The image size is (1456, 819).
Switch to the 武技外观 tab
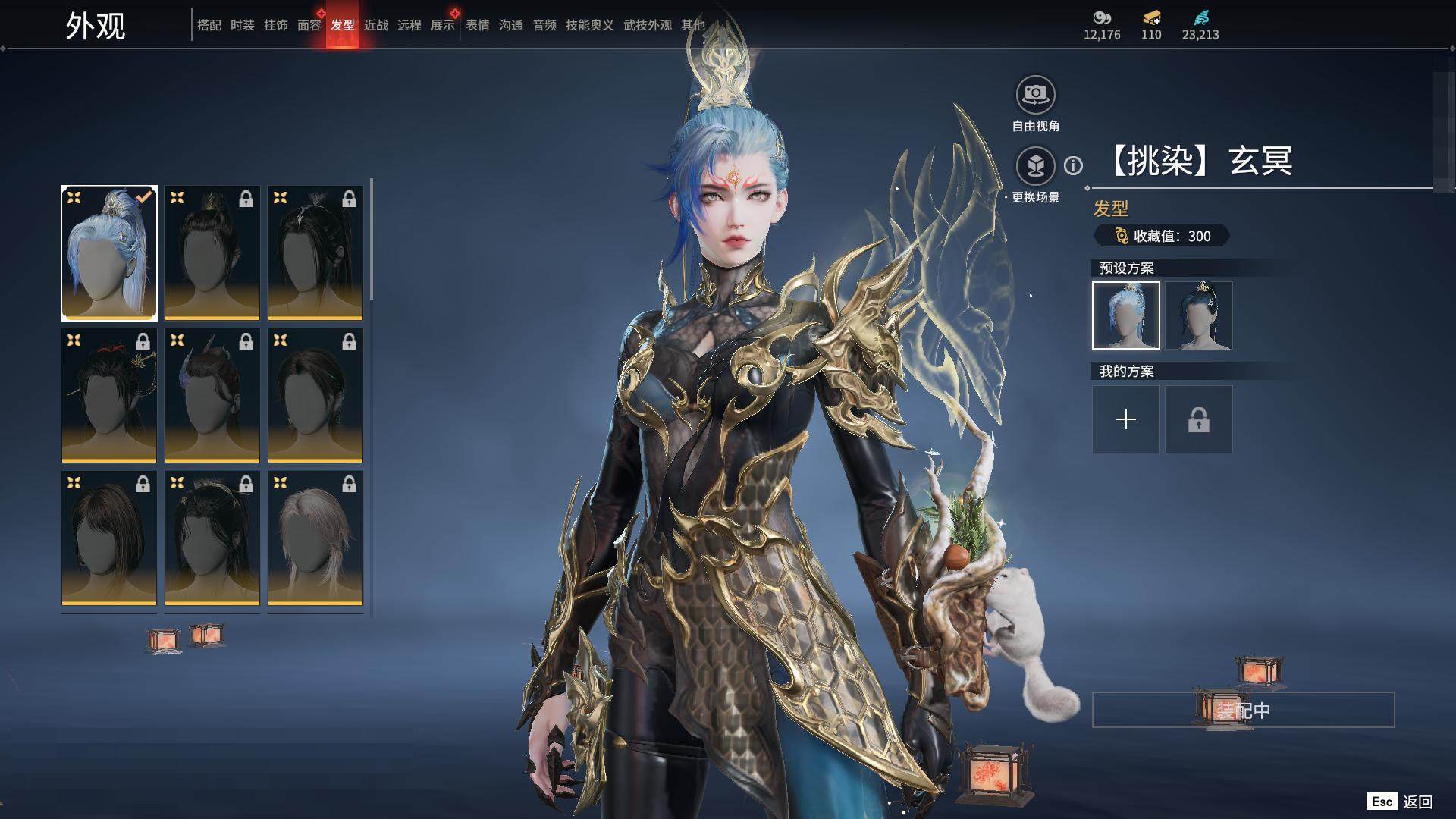tap(647, 25)
